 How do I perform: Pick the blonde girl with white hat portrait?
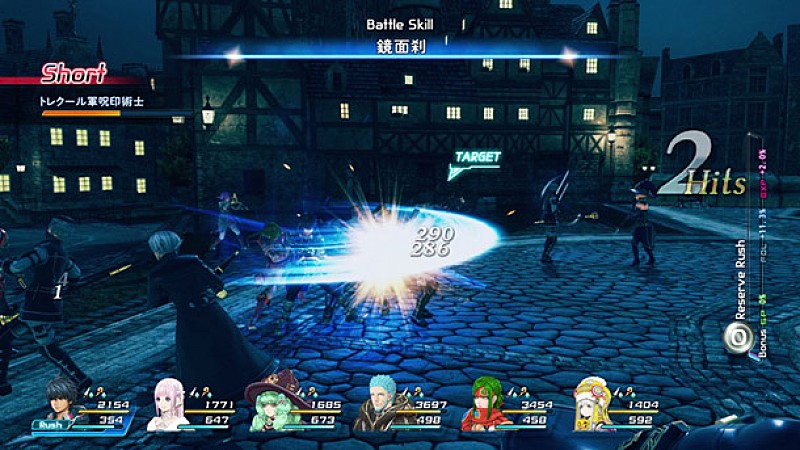[x=591, y=405]
